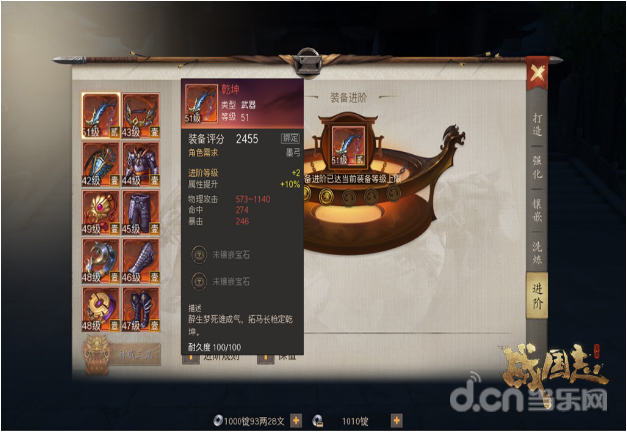Pick the level 45 purple trousers slot
627x432 pixels.
pos(140,211)
